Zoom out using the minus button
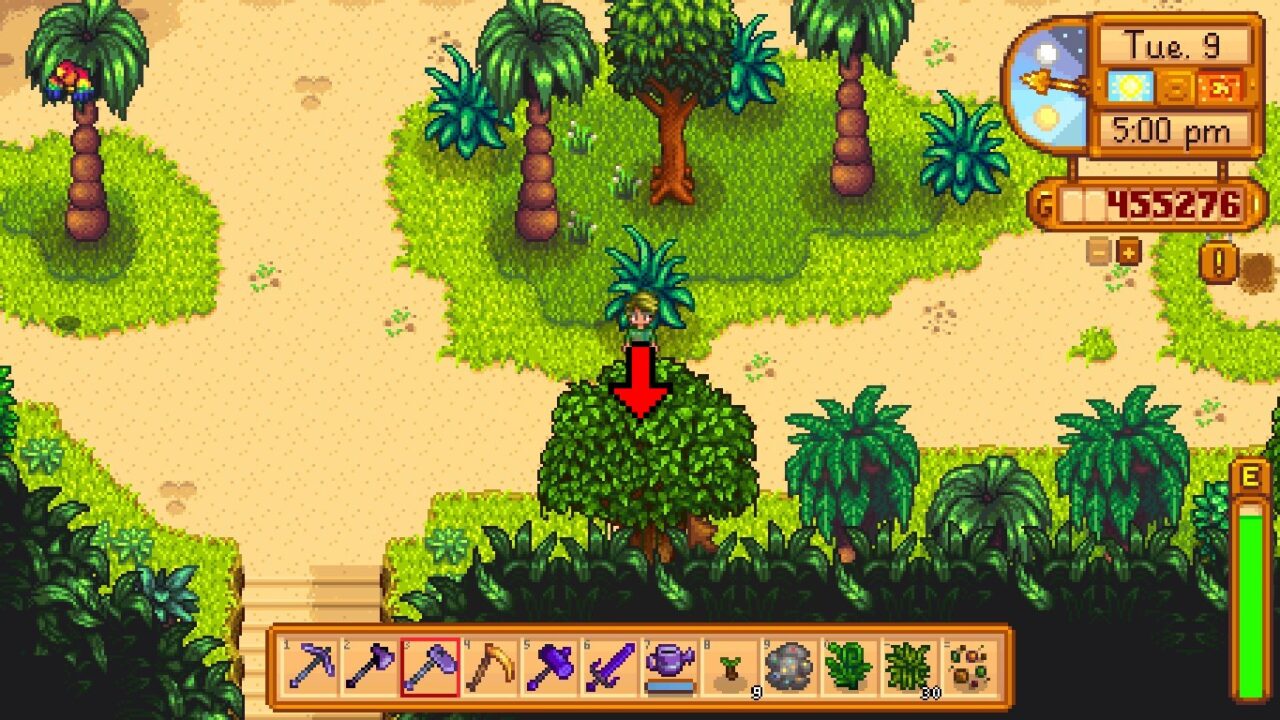Screen dimensions: 1280x720 1098,252
